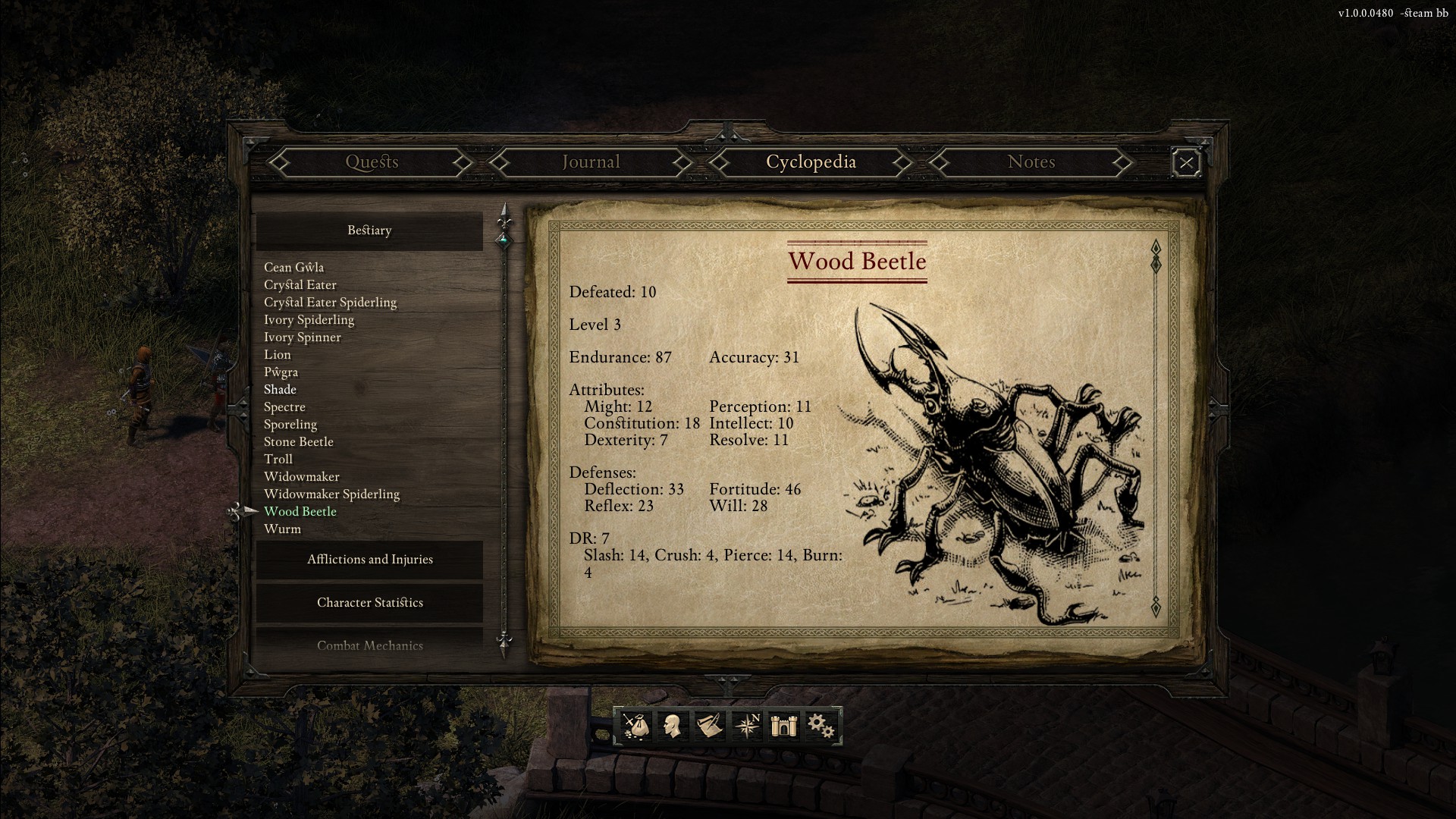Select the Stone Beetle entry
This screenshot has height=819, width=1456.
pyautogui.click(x=298, y=442)
